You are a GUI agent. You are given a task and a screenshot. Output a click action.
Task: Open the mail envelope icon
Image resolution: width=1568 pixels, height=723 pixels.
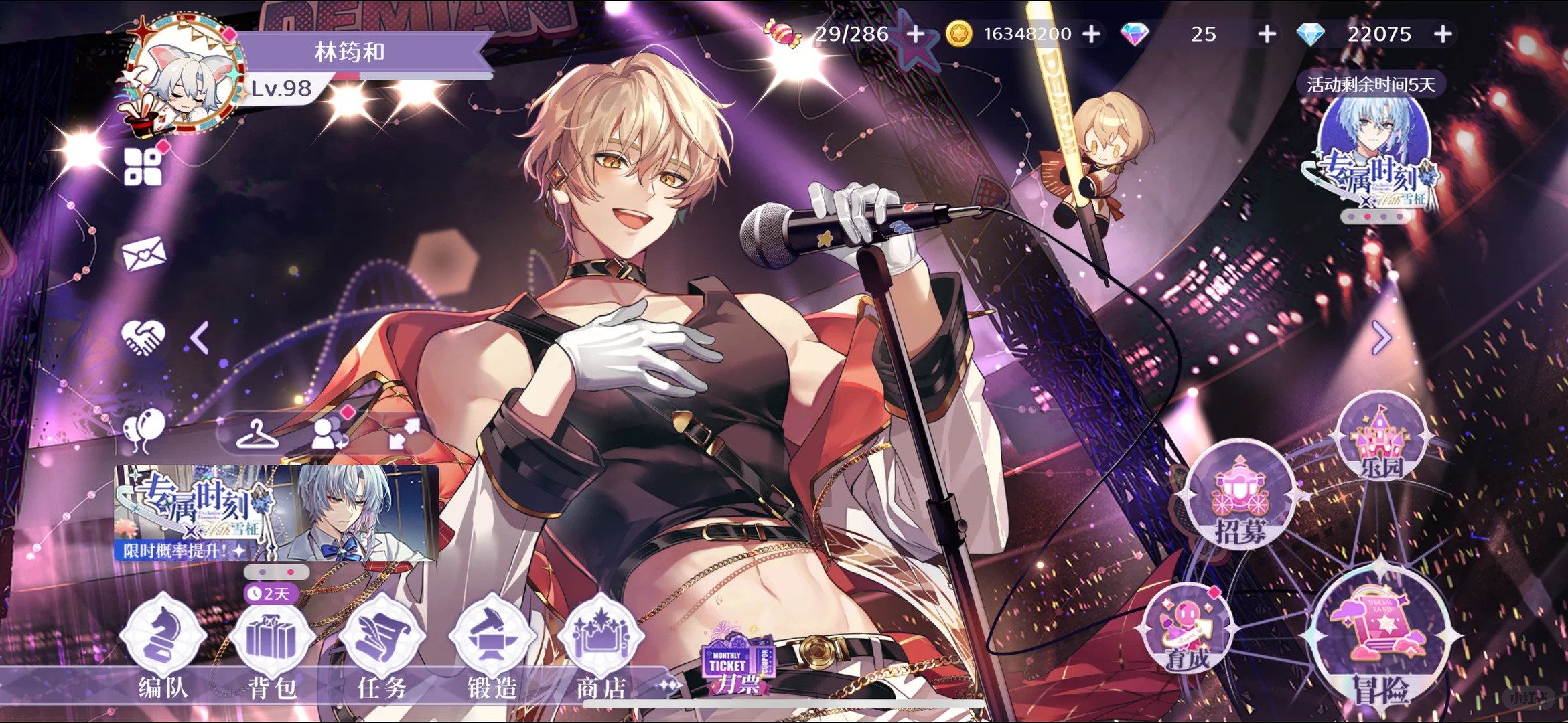[x=144, y=254]
